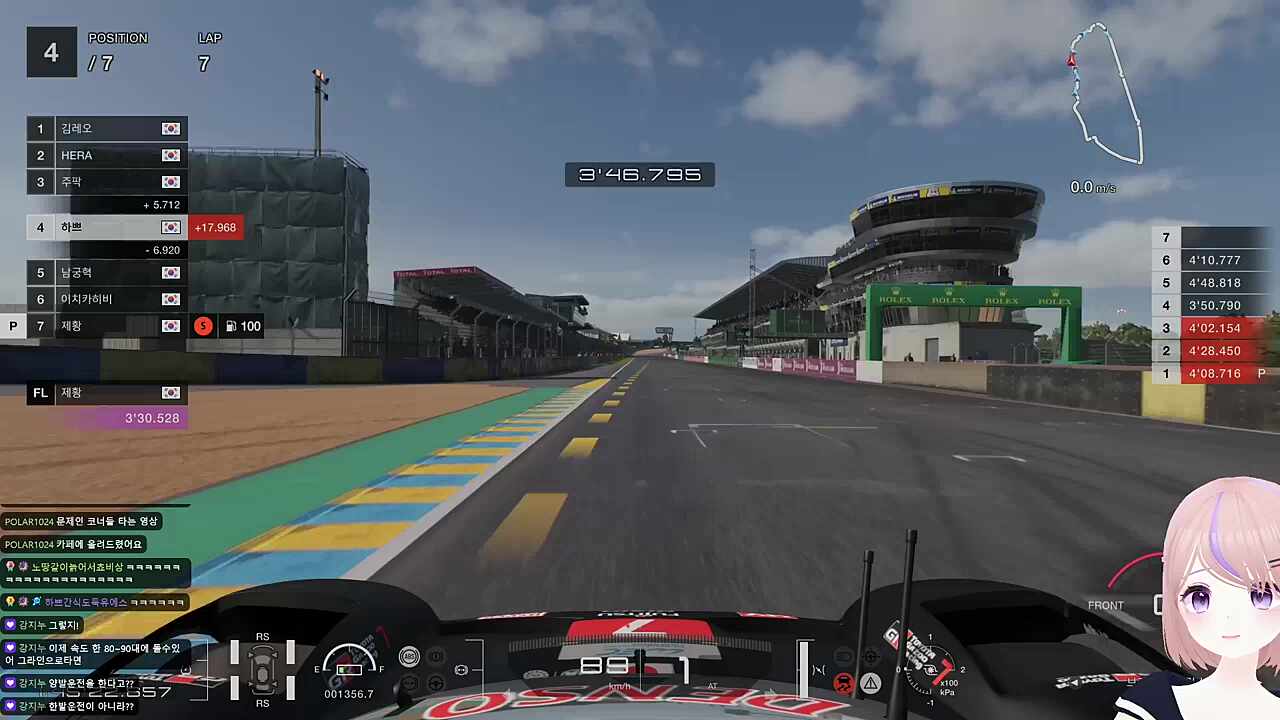Screen dimensions: 1280x720
Task: Select the ABS indicator icon on the dashboard
Action: click(x=408, y=656)
